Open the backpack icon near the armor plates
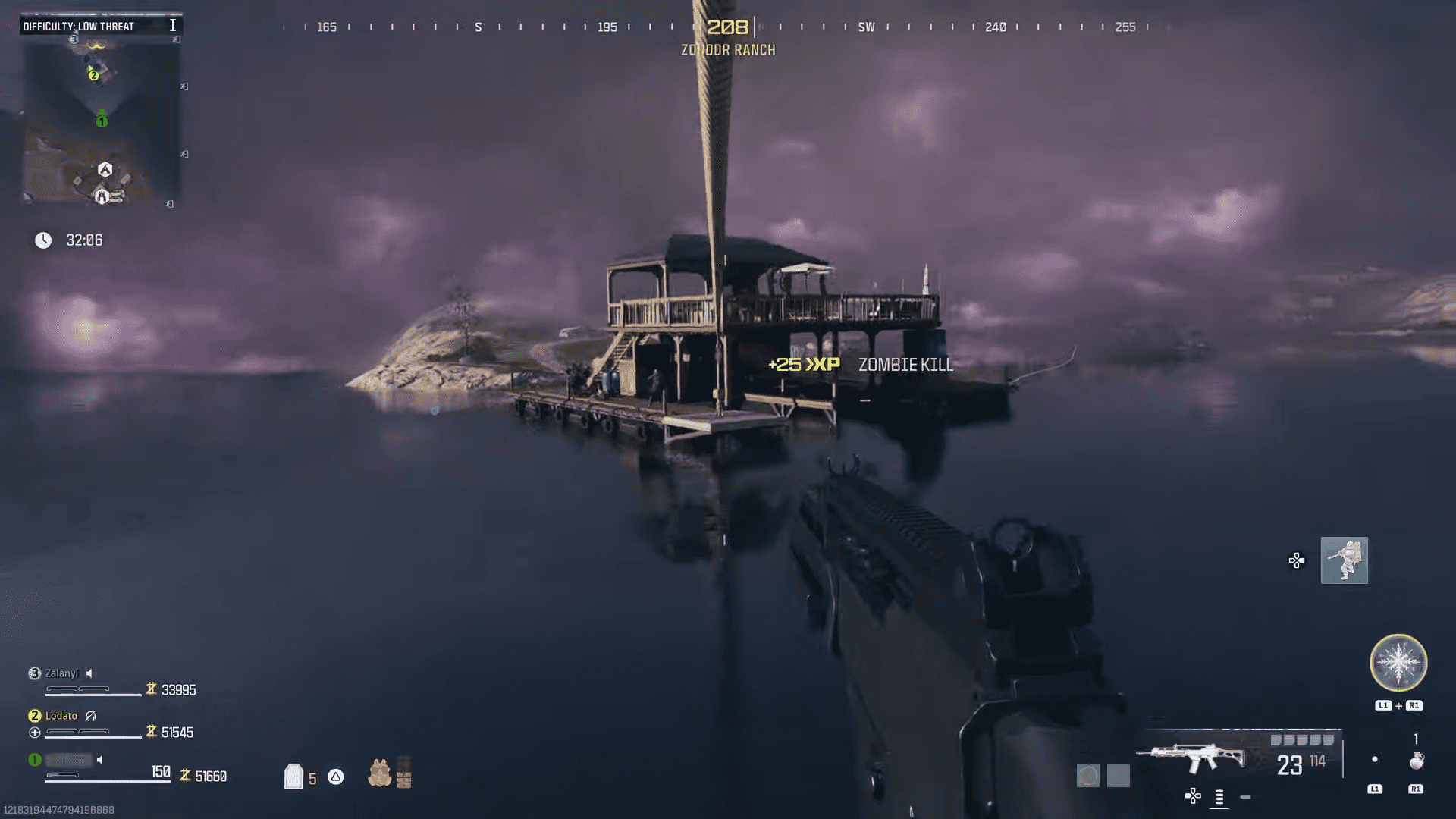The image size is (1456, 819). [380, 775]
